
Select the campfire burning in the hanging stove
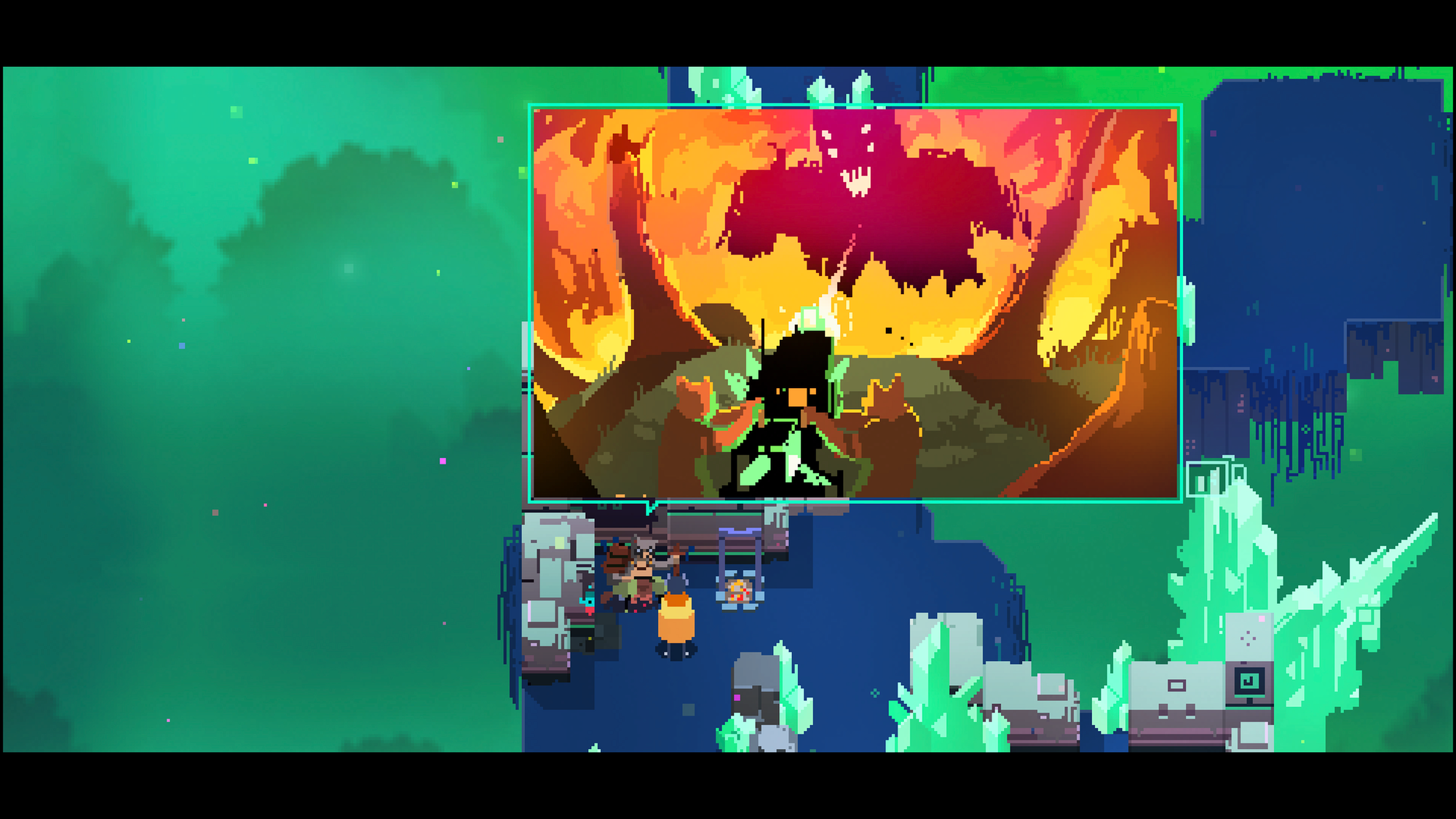point(738,590)
